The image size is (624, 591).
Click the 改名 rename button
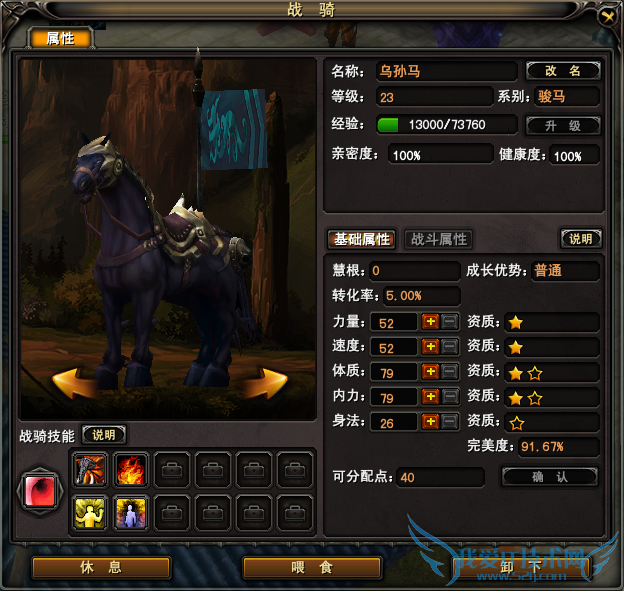point(563,71)
